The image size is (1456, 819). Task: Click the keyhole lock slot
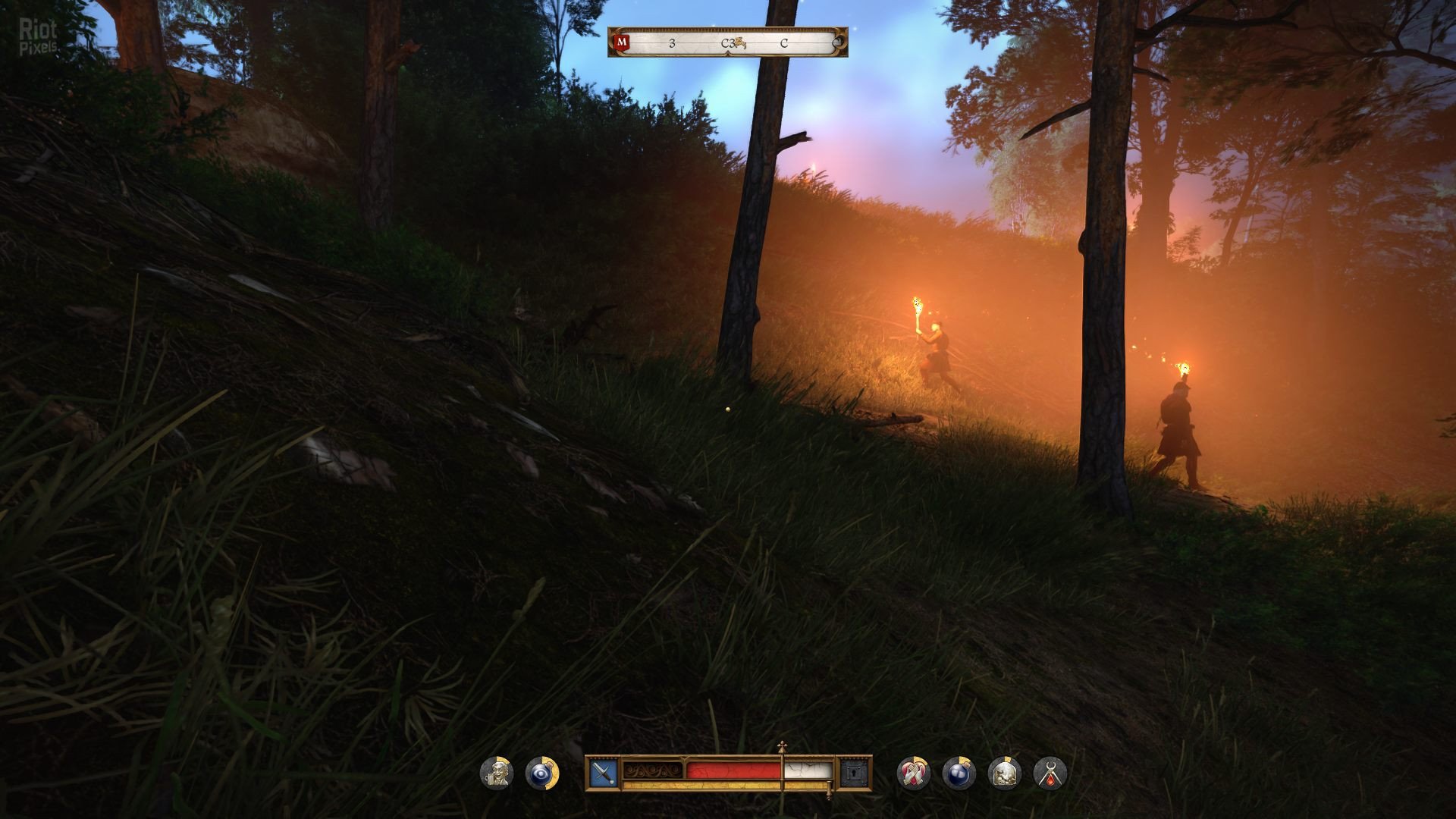pos(854,773)
